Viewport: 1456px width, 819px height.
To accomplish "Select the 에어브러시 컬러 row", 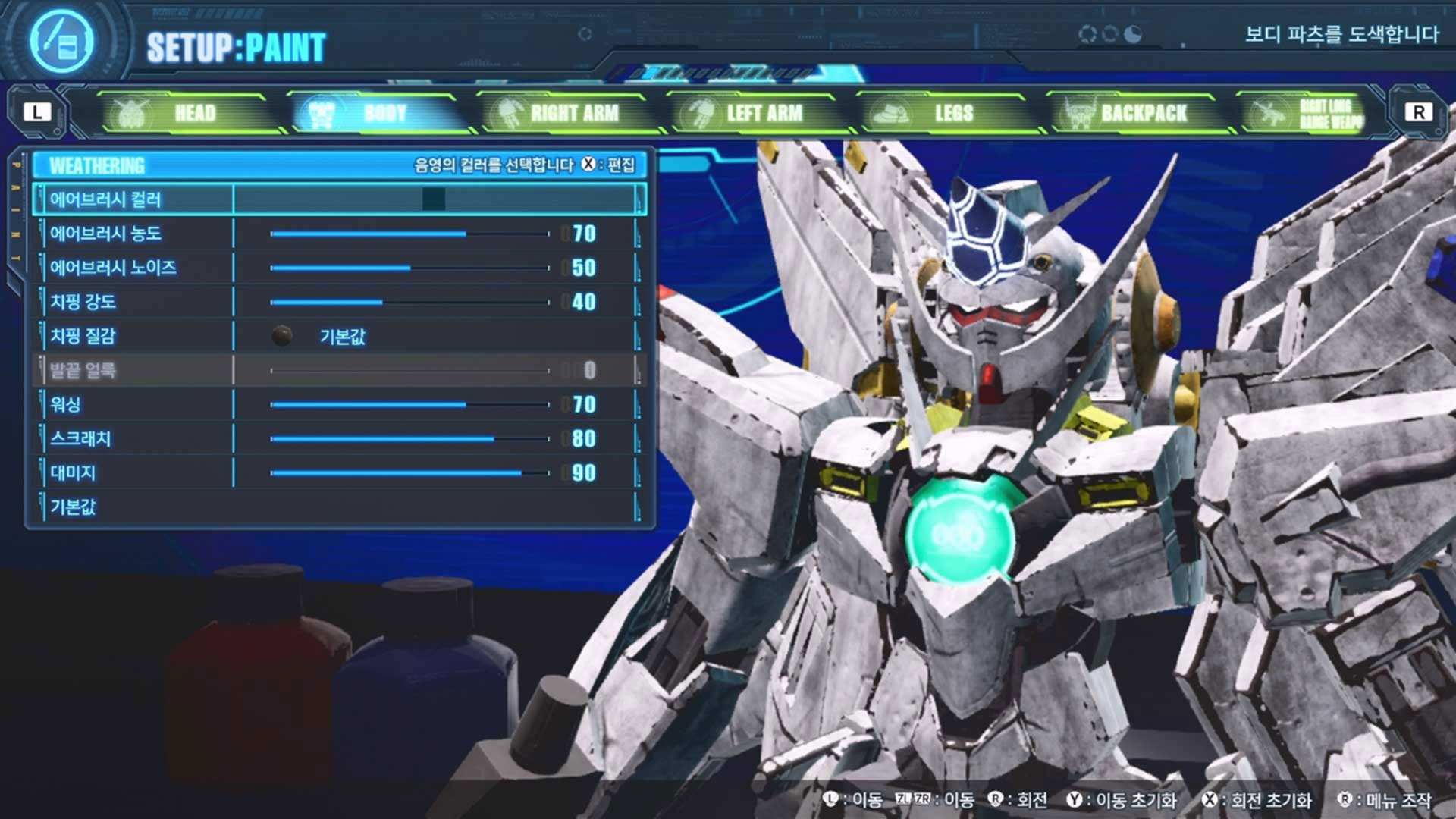I will [x=106, y=199].
